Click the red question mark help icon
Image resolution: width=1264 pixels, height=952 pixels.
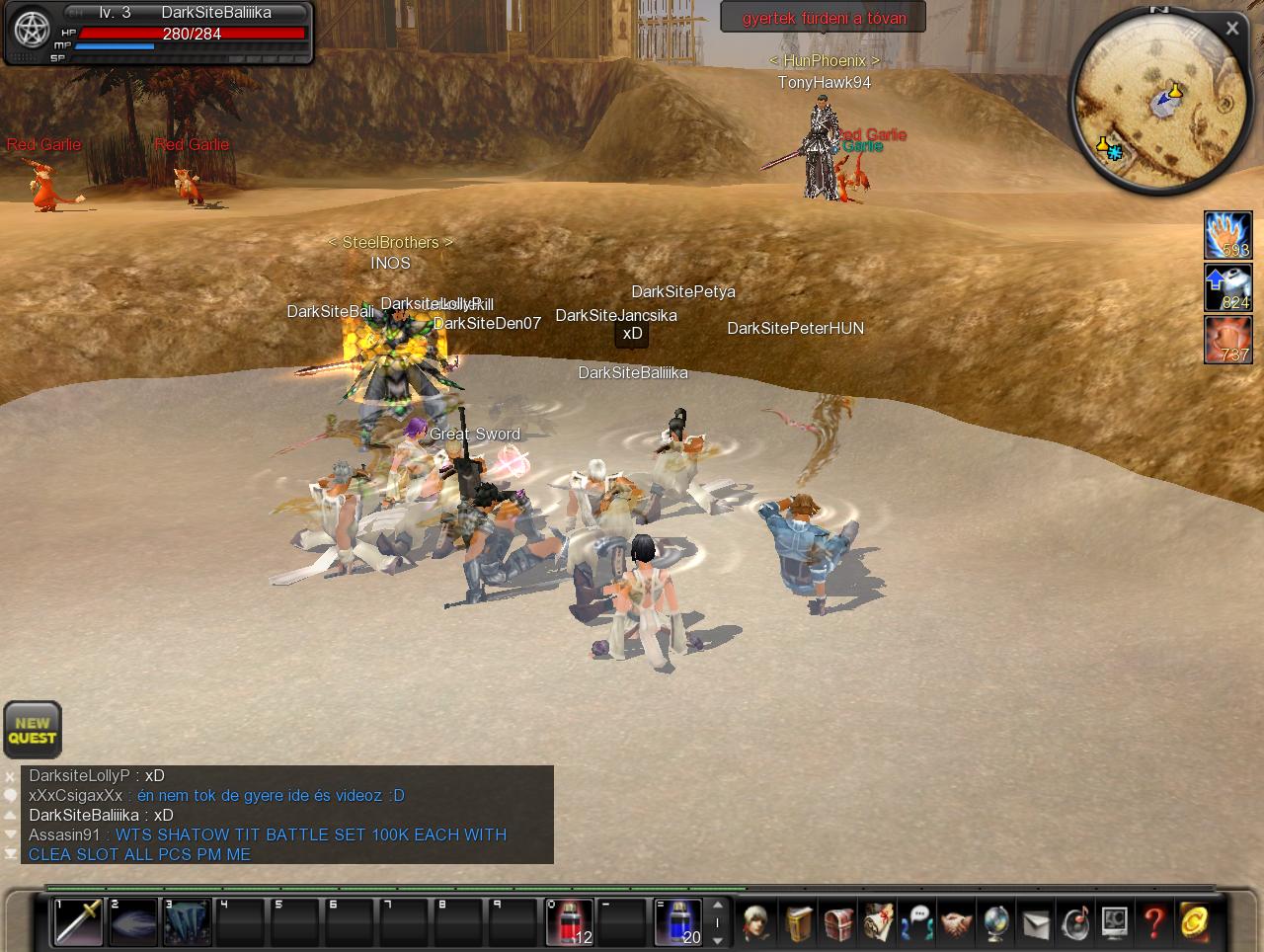click(1153, 923)
